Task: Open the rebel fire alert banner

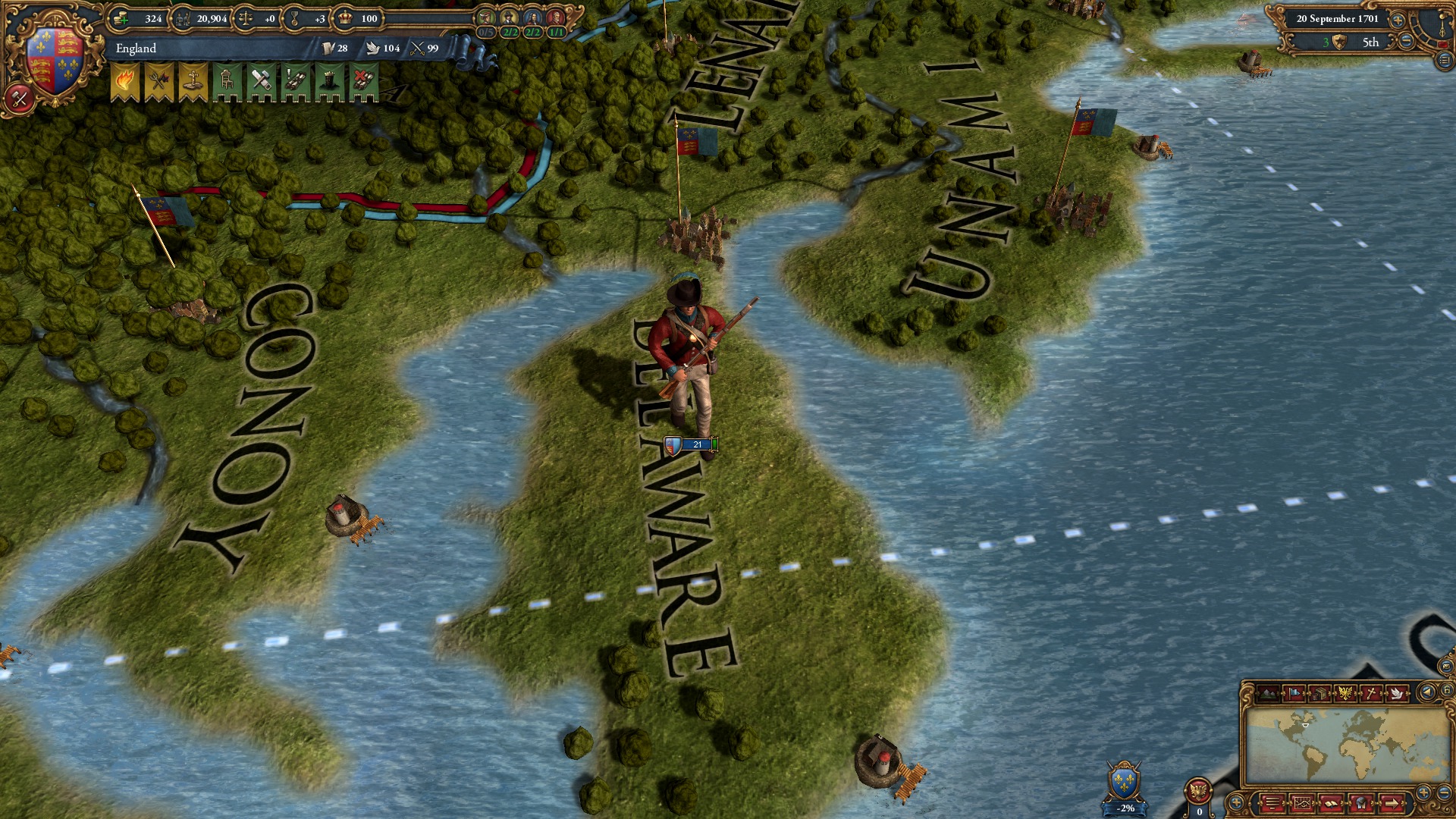Action: [124, 79]
